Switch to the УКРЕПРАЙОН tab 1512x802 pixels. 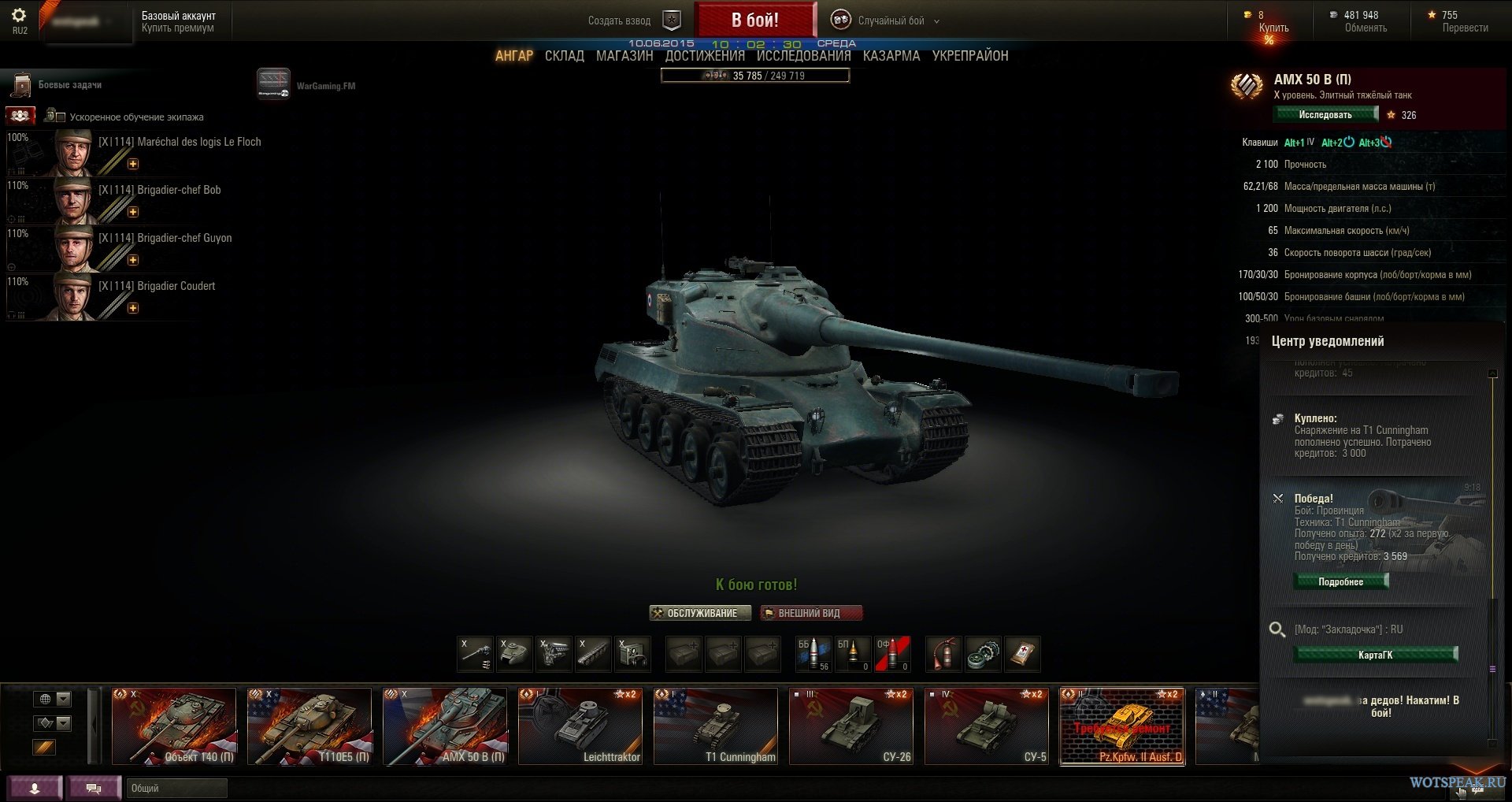coord(970,56)
